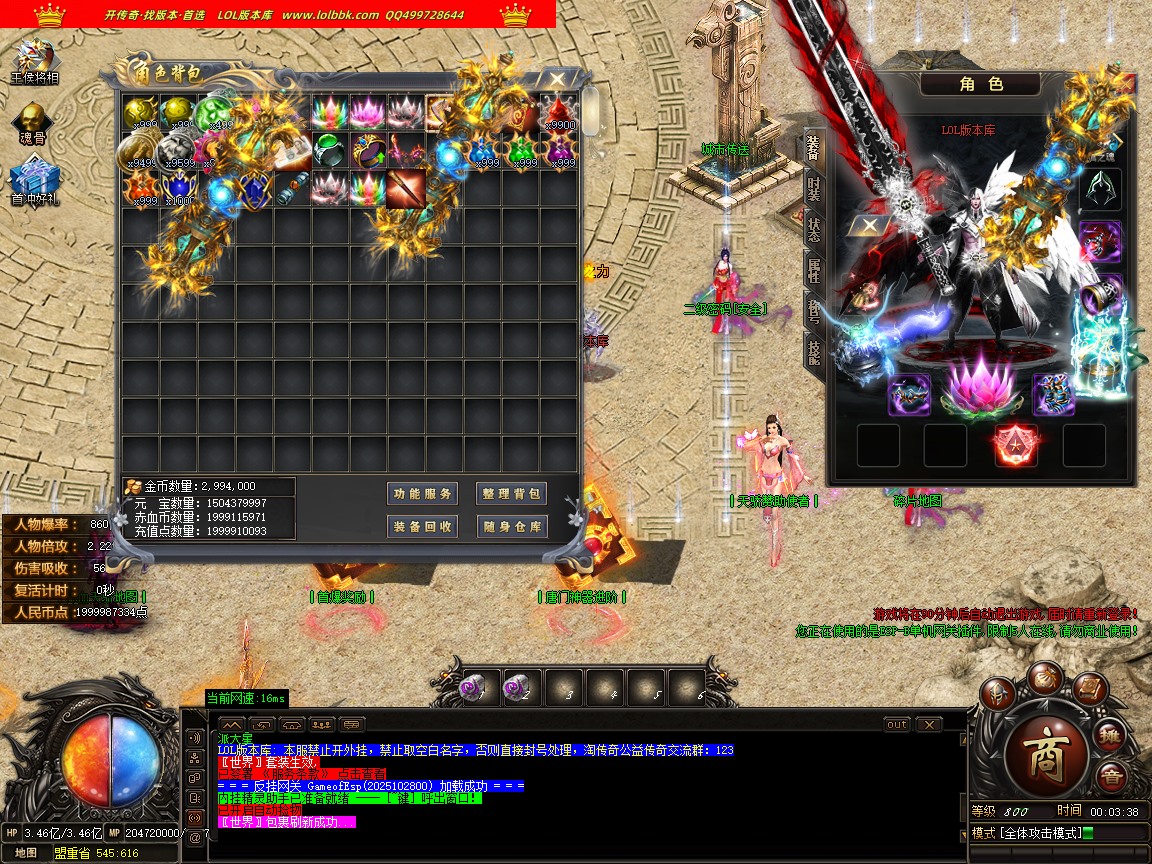Select the helmet equipment slot
This screenshot has height=864, width=1152.
[1100, 189]
